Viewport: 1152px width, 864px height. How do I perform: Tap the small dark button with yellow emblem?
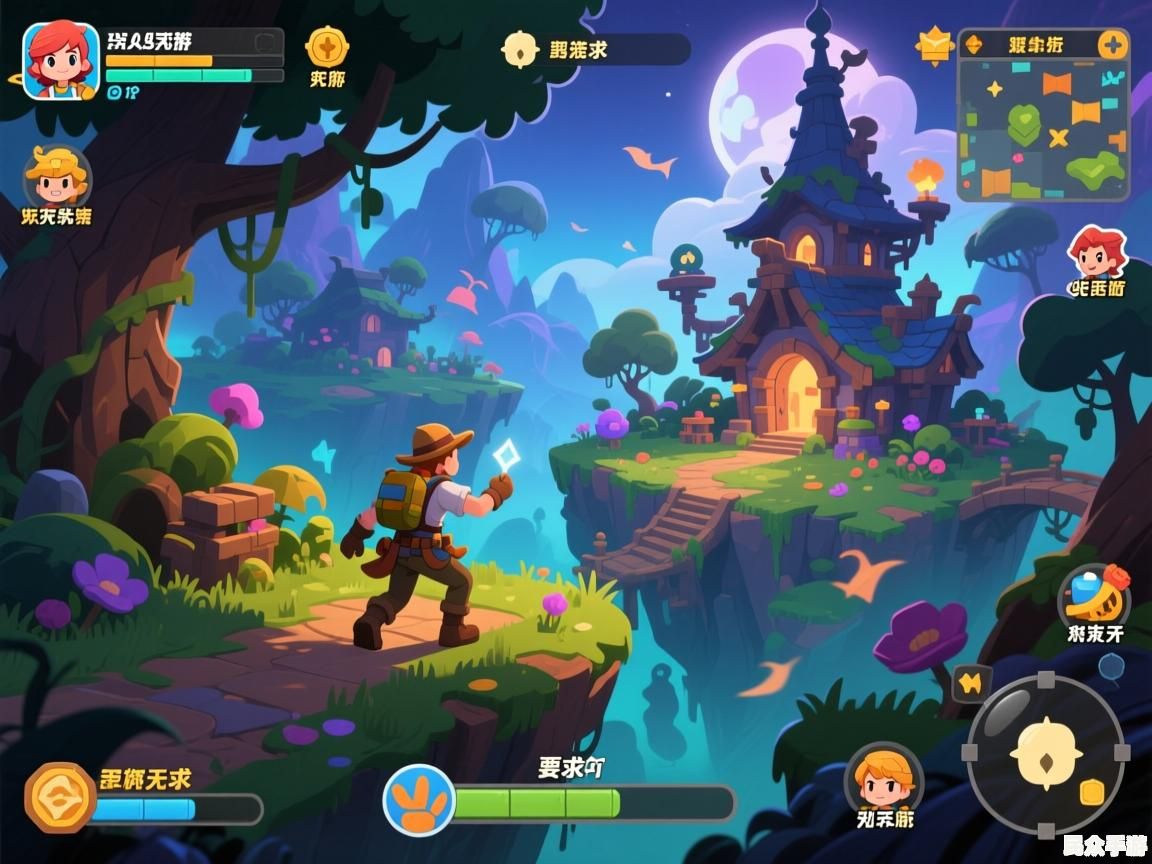pyautogui.click(x=970, y=684)
